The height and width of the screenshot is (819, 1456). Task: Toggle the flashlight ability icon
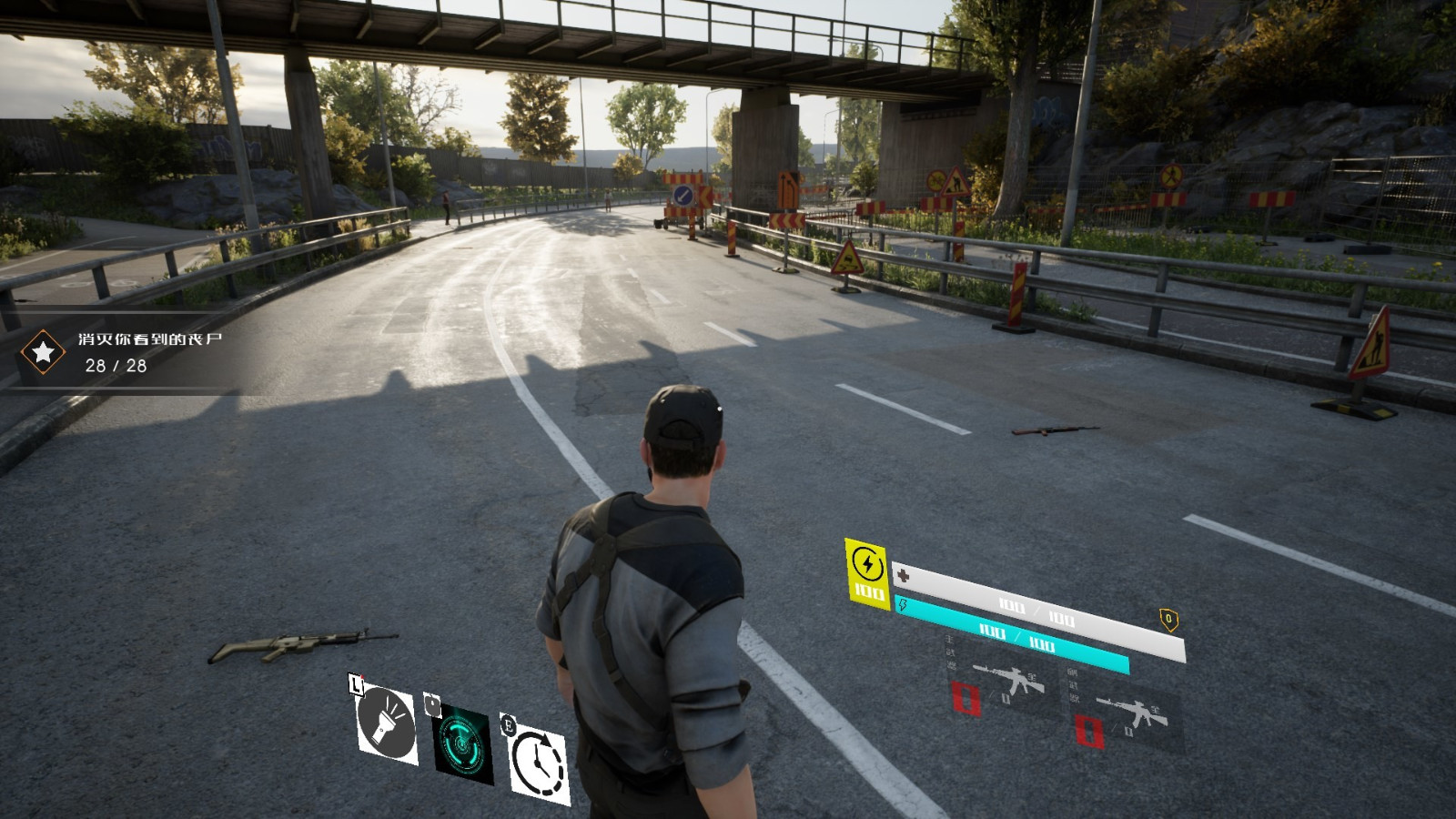(x=386, y=724)
